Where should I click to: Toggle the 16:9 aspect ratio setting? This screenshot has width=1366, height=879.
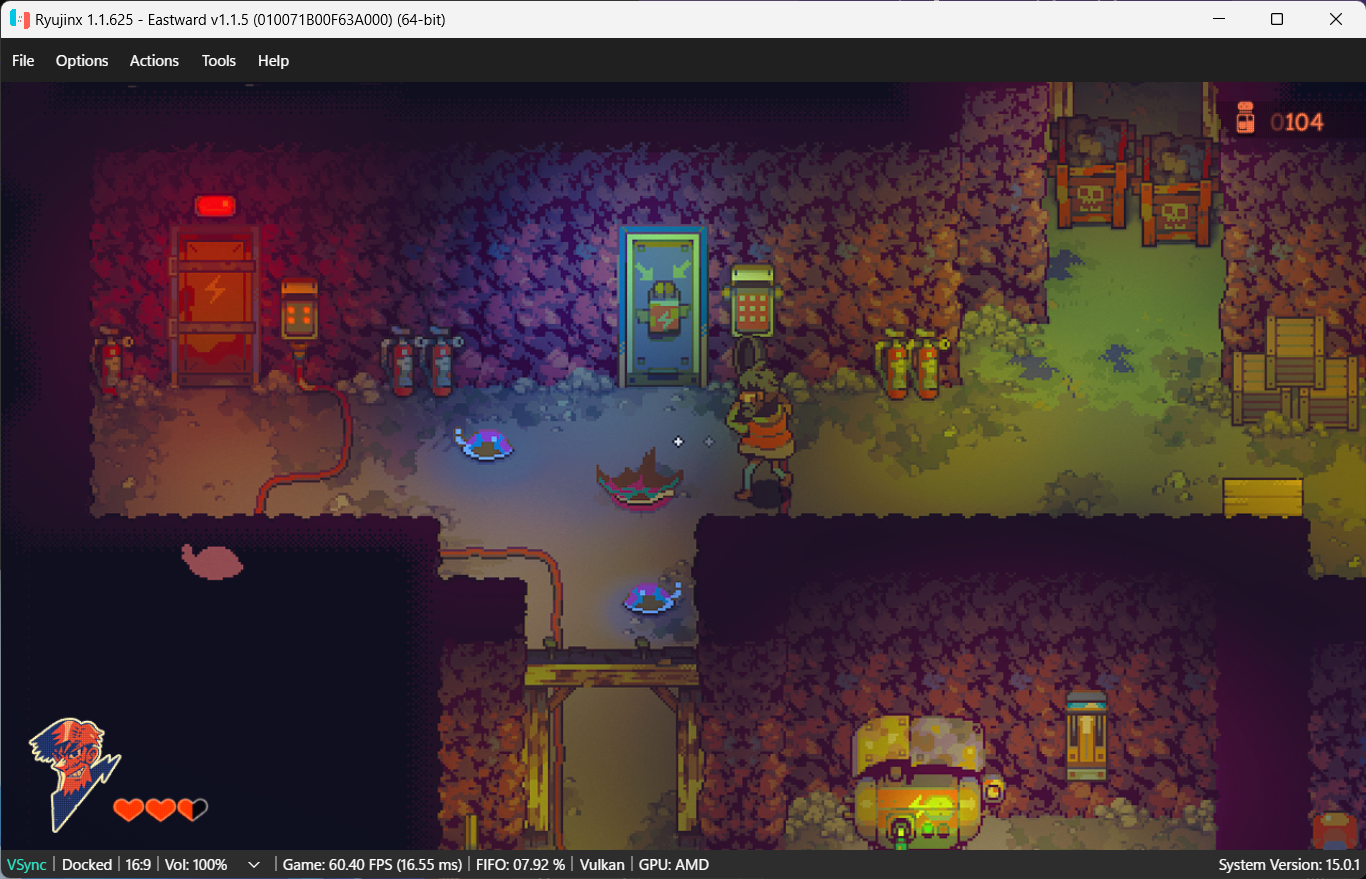pos(137,864)
